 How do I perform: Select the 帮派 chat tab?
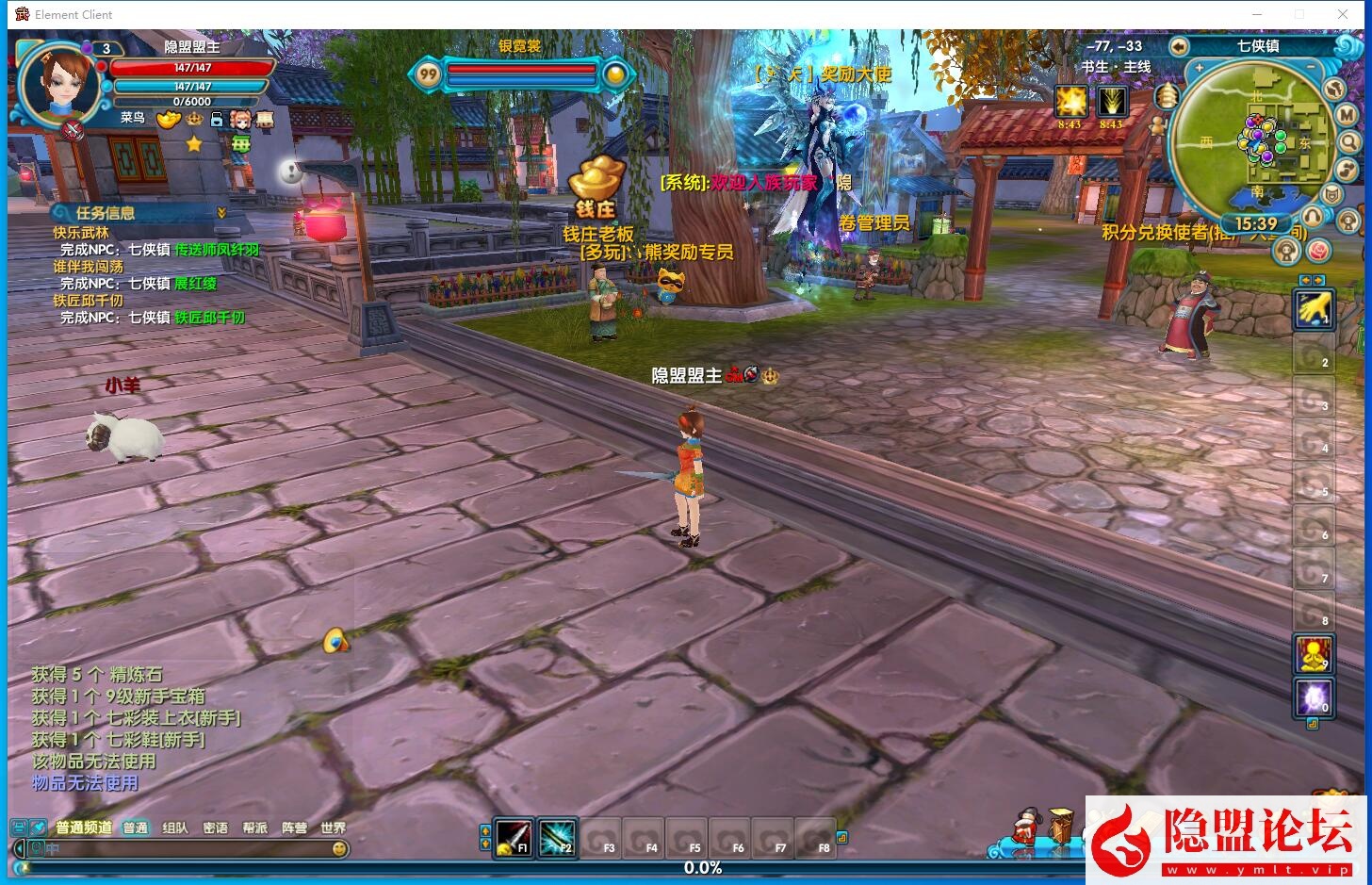[x=254, y=828]
